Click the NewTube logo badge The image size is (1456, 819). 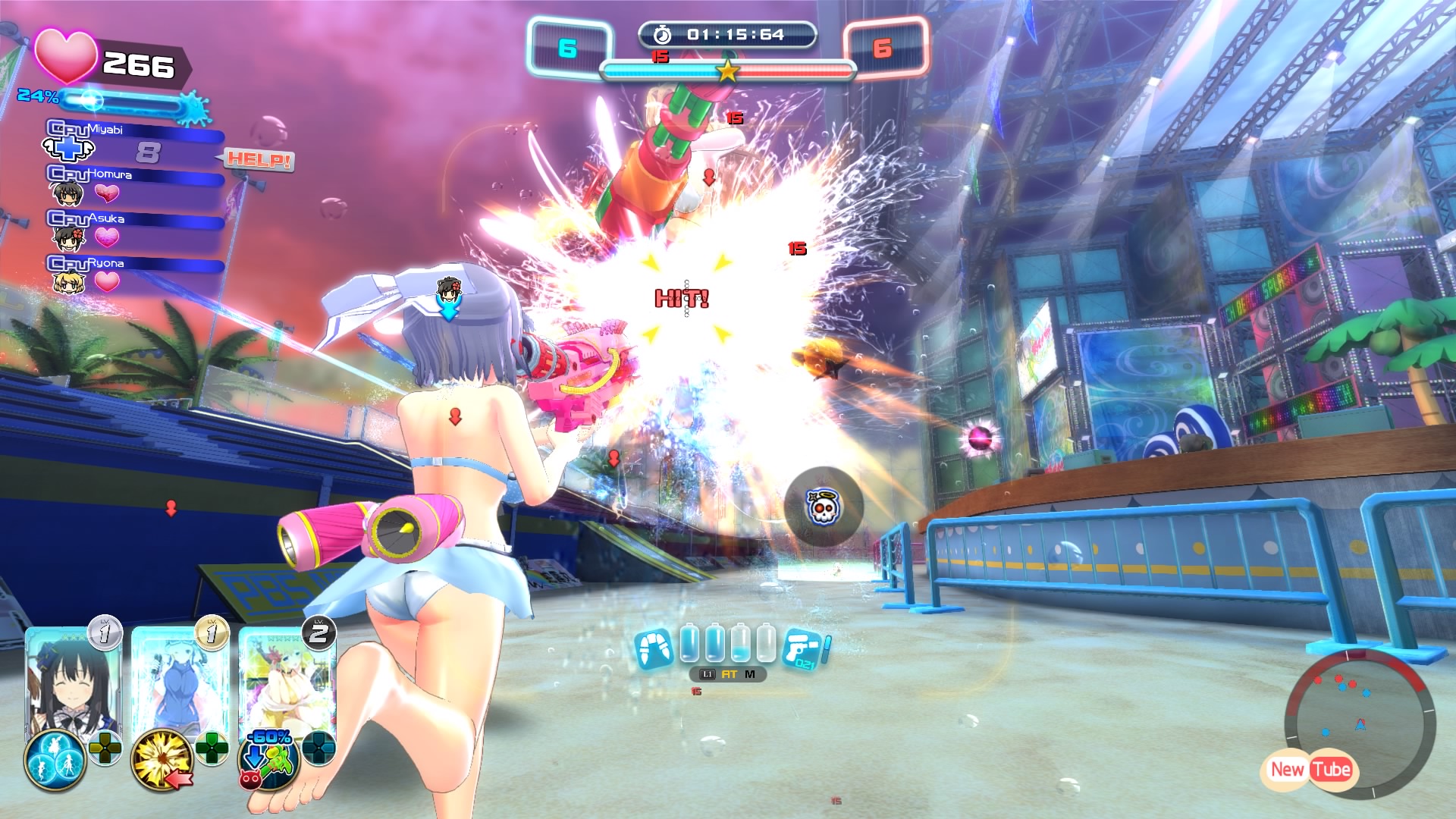(x=1310, y=770)
